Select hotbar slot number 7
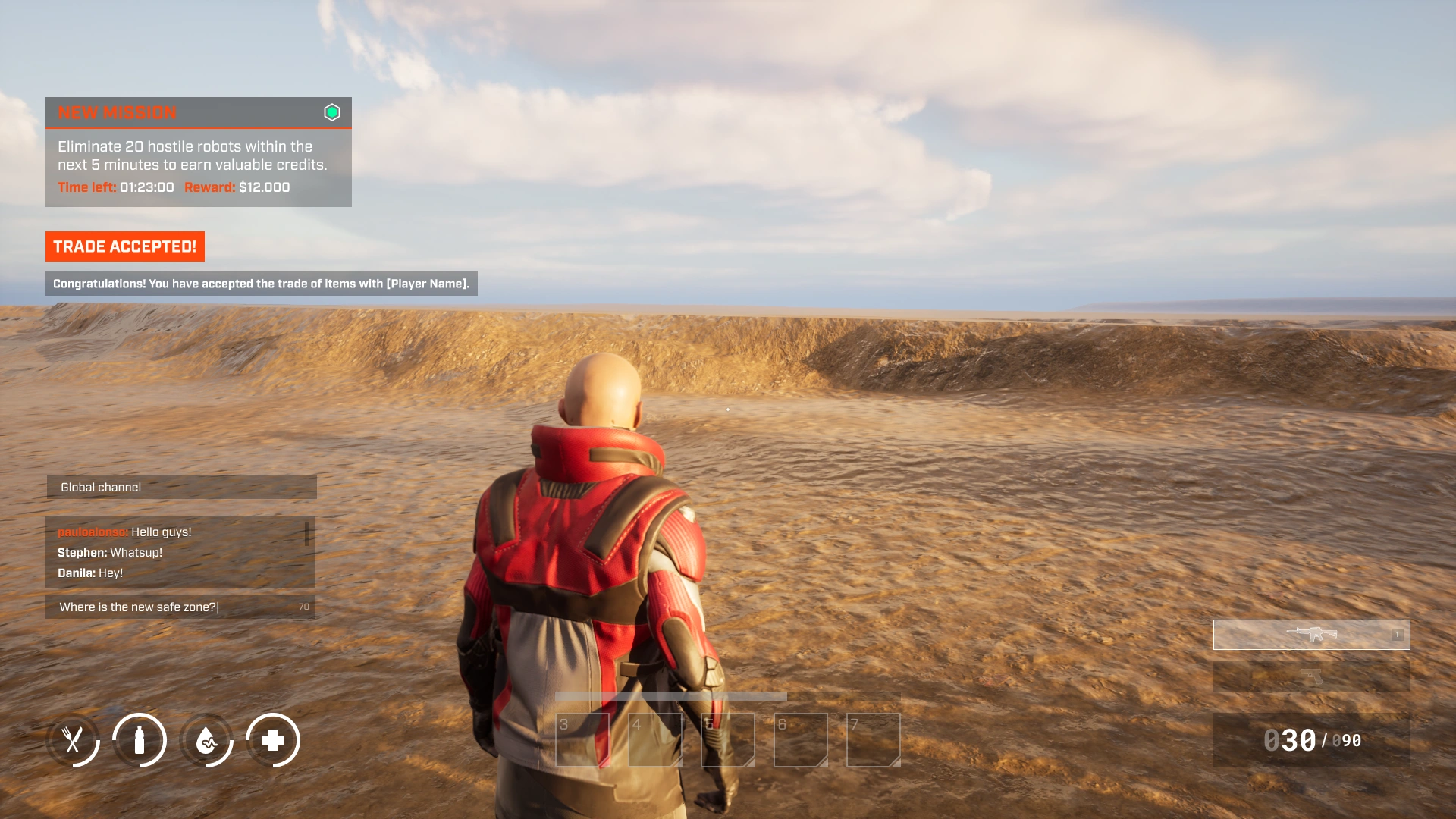1456x819 pixels. 874,740
